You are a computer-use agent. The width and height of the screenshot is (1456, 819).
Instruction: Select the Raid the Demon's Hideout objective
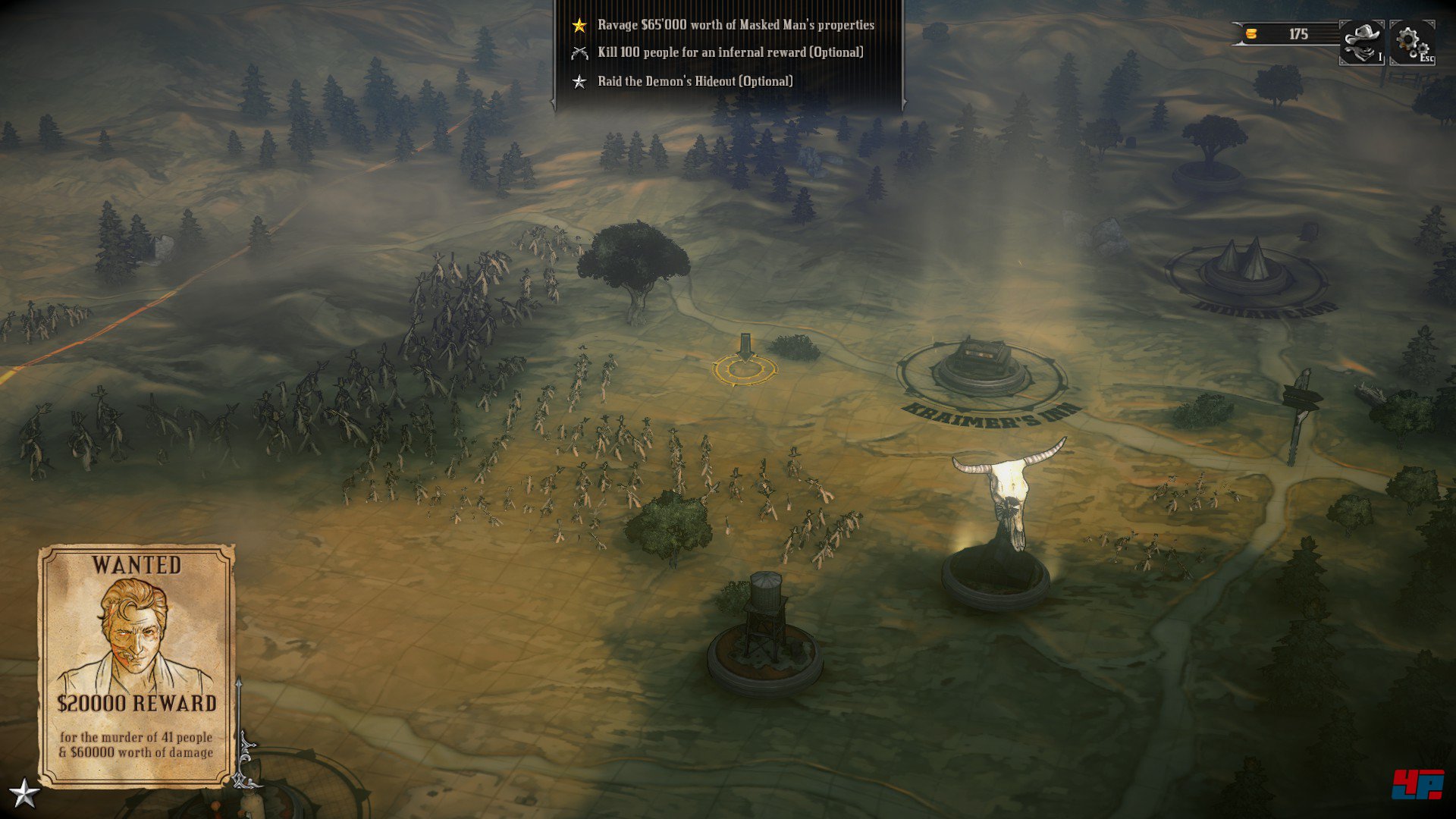click(695, 81)
